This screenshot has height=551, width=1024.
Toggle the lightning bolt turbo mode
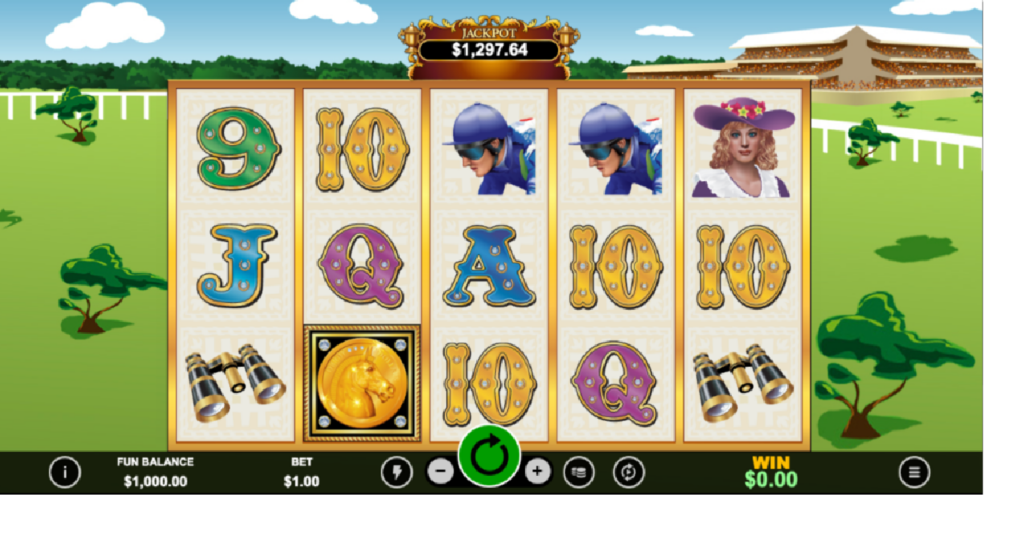click(396, 472)
